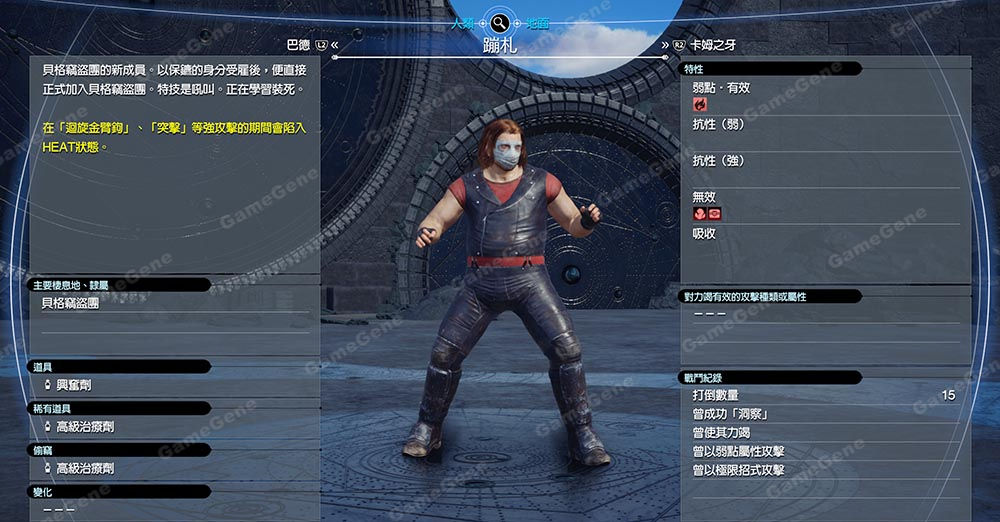
Task: Switch to the 地面 category
Action: pos(536,22)
